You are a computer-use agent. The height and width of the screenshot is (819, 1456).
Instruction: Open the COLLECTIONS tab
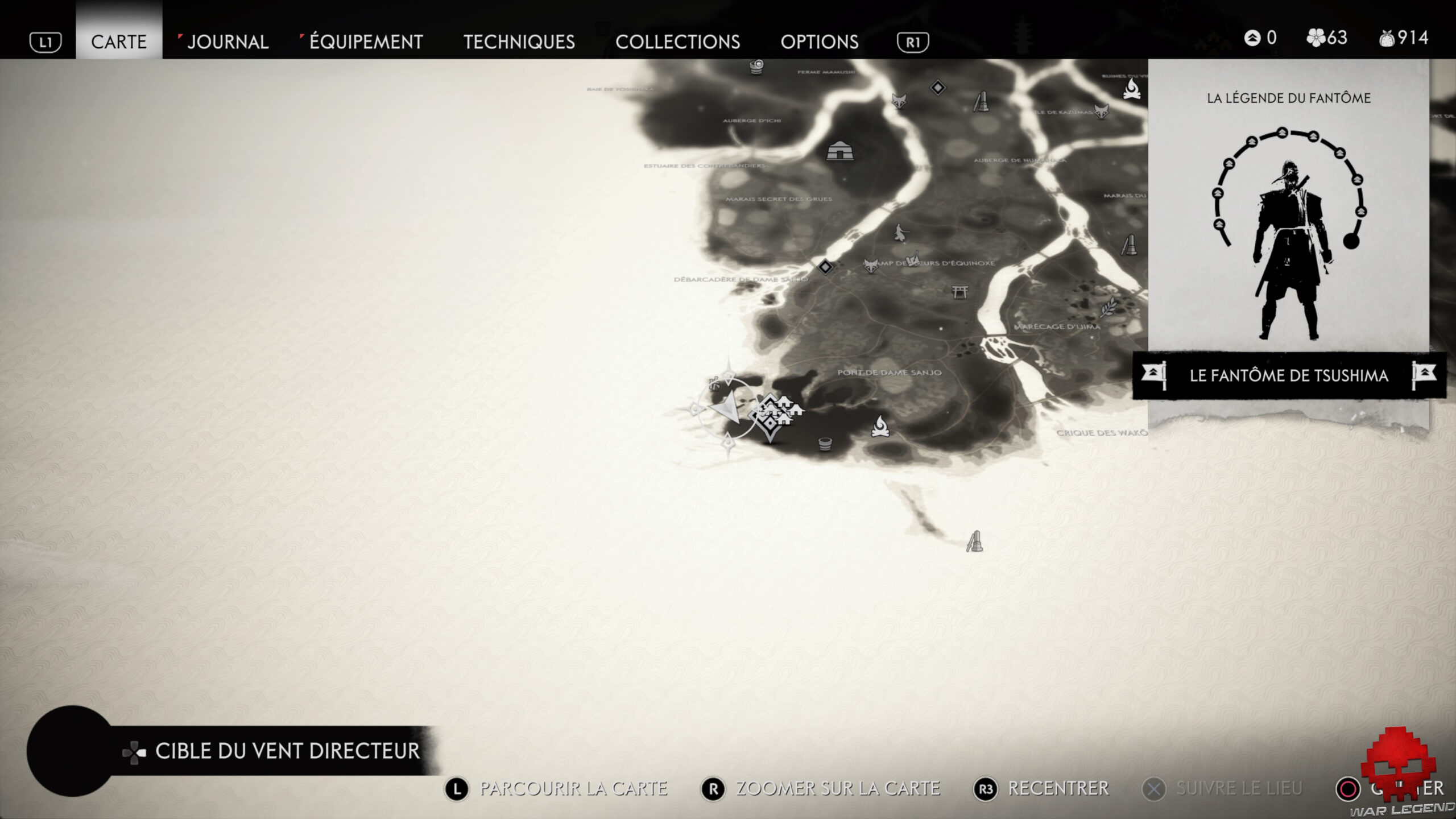678,42
